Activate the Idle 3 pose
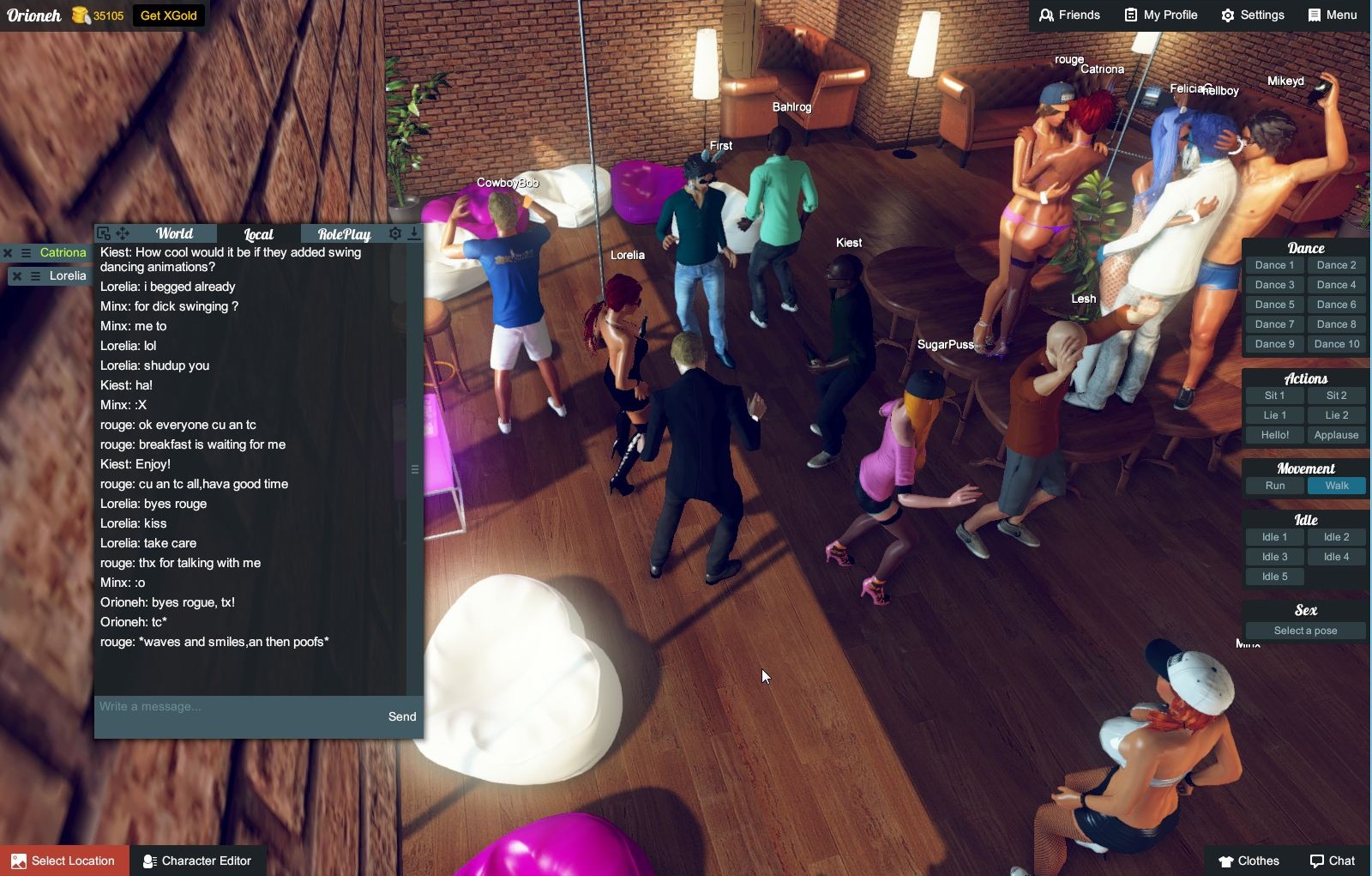This screenshot has width=1372, height=876. [x=1273, y=556]
